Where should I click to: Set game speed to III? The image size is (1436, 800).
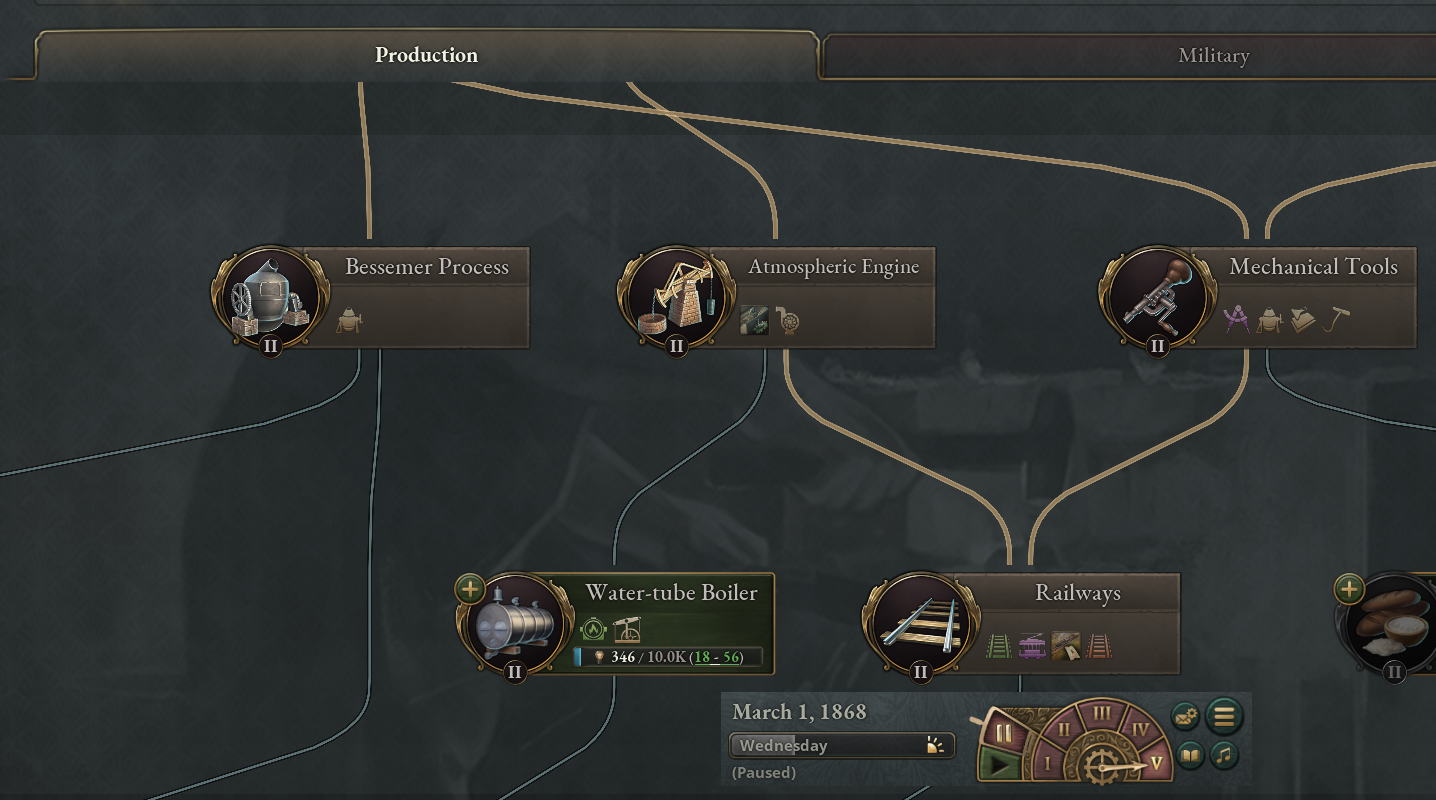point(1101,714)
